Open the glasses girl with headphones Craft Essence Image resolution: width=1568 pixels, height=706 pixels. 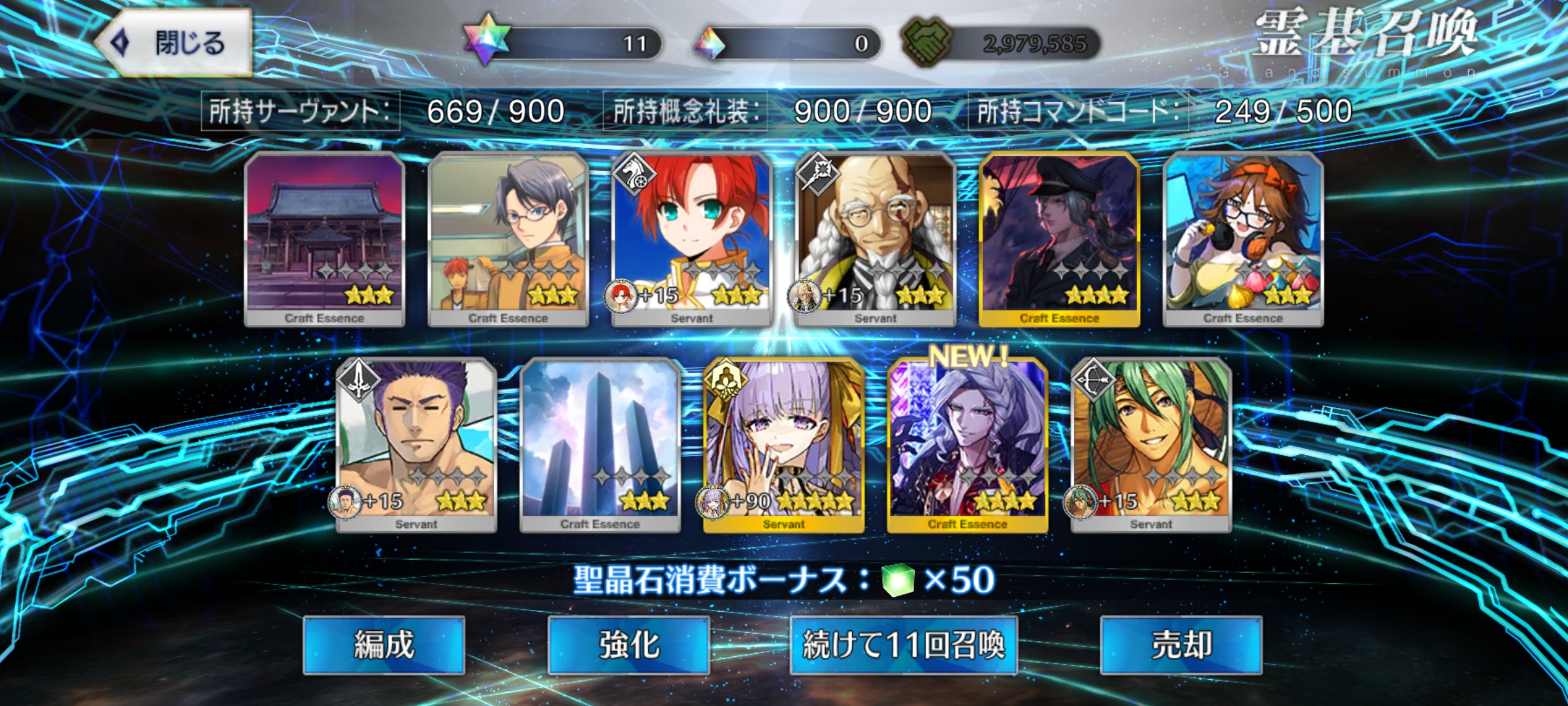pyautogui.click(x=1243, y=239)
